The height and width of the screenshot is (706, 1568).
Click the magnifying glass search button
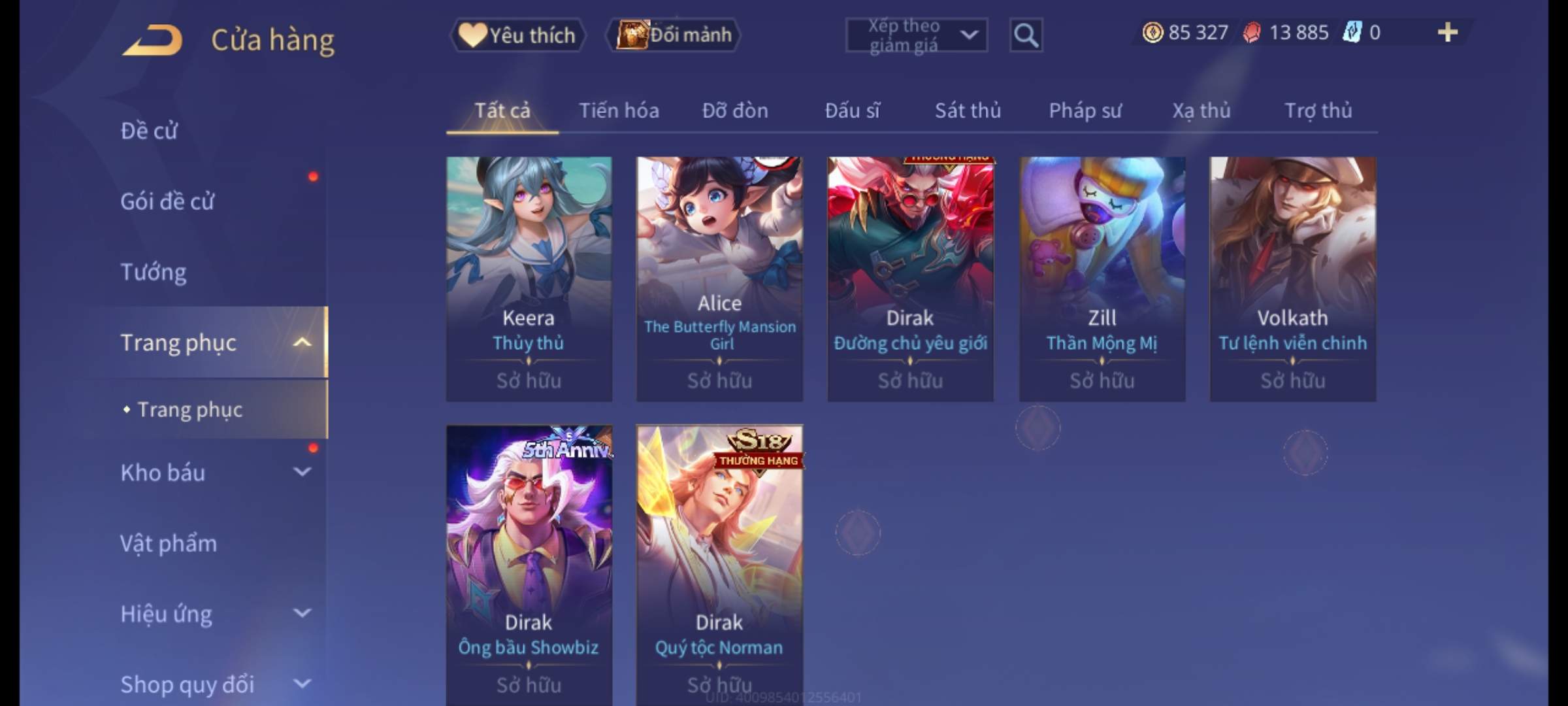click(x=1026, y=35)
